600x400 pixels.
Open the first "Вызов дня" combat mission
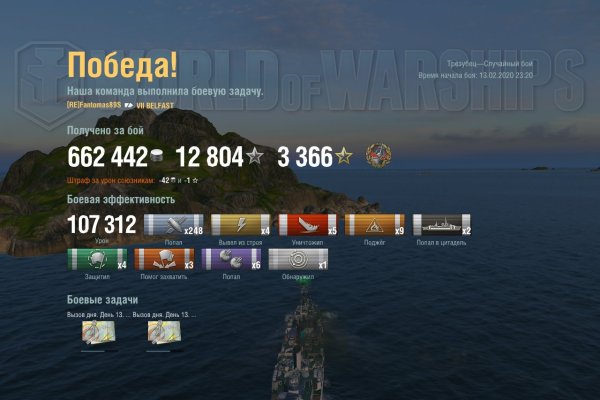point(99,333)
